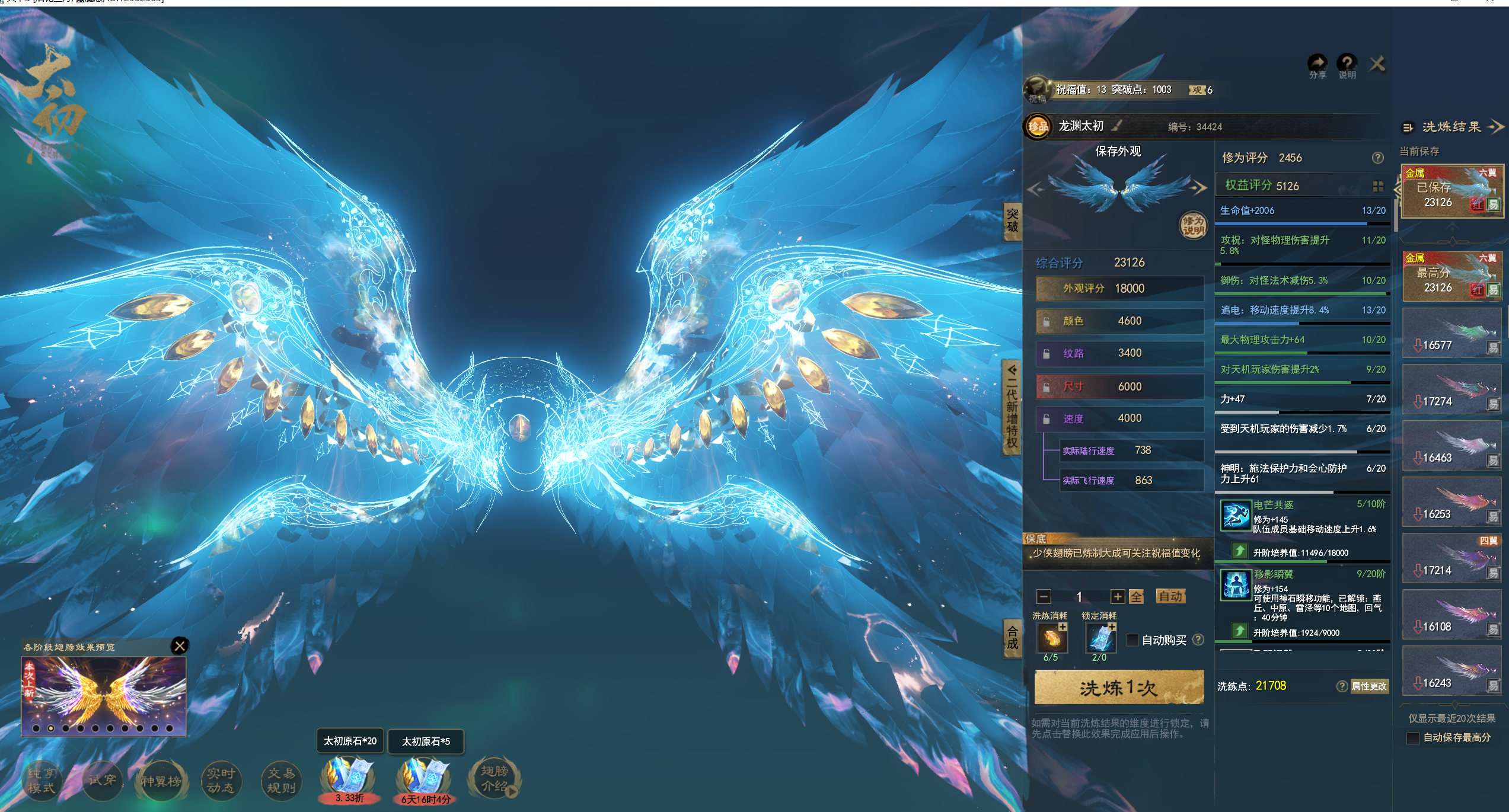Viewport: 1509px width, 812px height.
Task: Decrease refine count with the minus button
Action: pos(1044,597)
